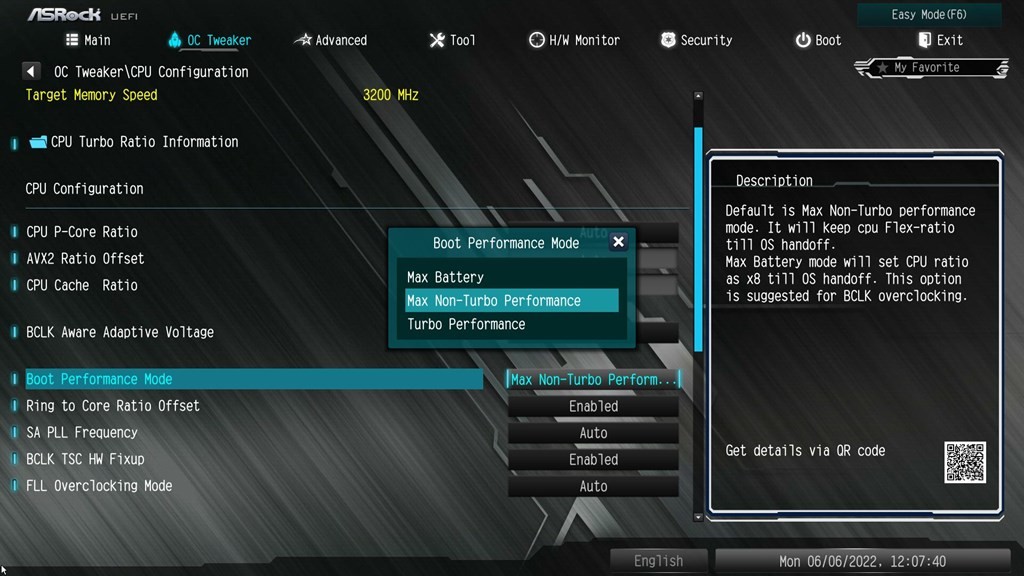The image size is (1024, 576).
Task: Switch to the Security tab
Action: pos(696,40)
